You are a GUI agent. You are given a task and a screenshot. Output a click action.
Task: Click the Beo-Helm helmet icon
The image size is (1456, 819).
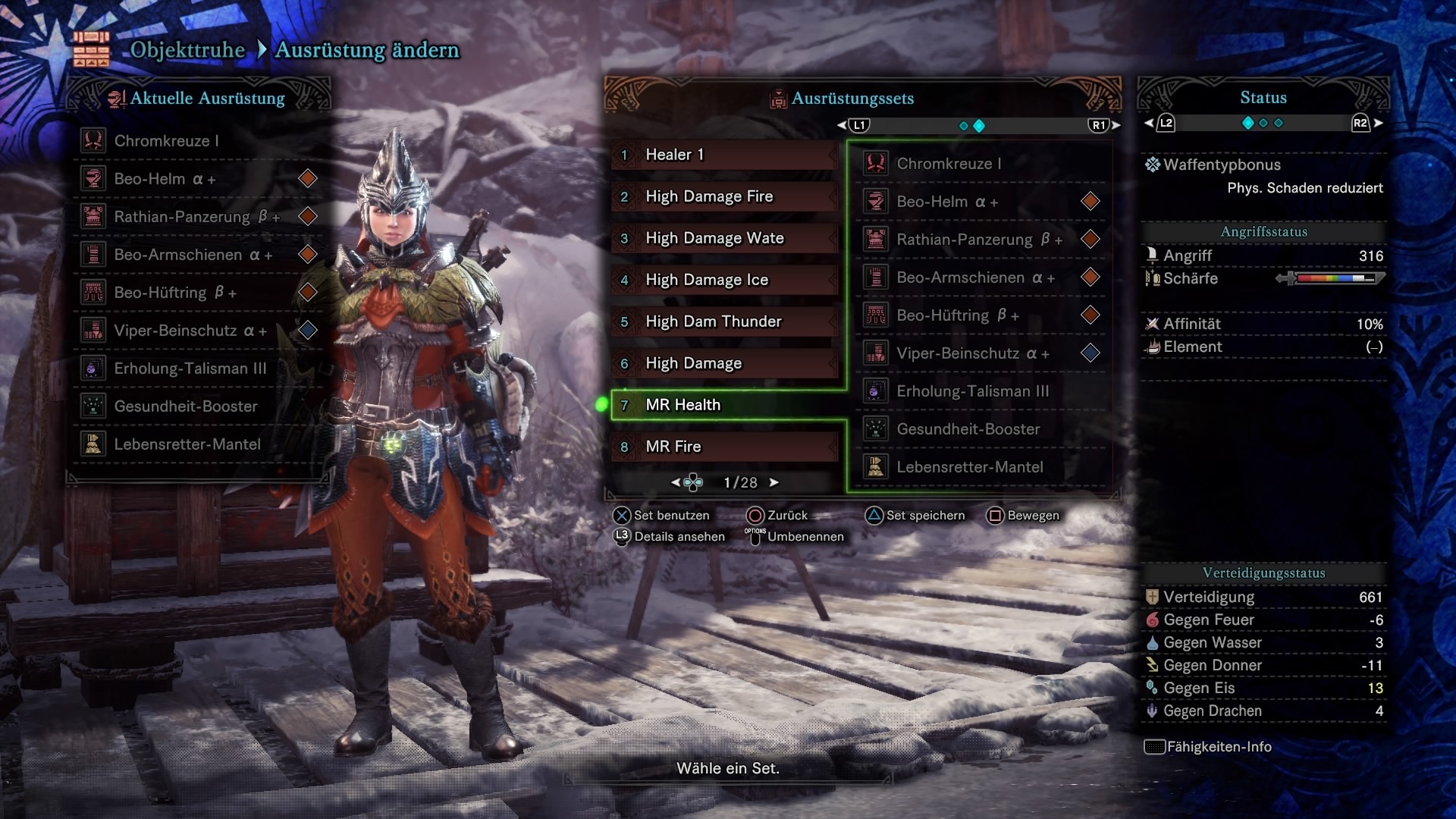[93, 178]
